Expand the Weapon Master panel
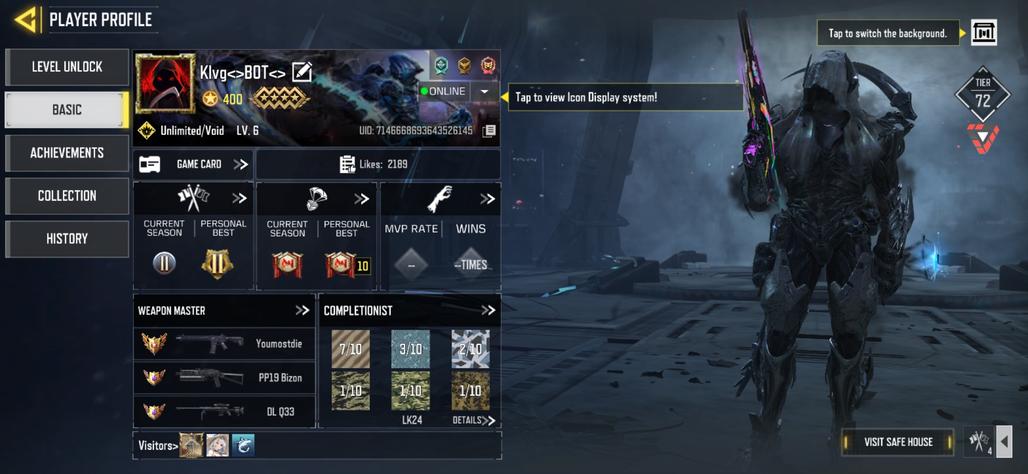The height and width of the screenshot is (474, 1028). click(x=302, y=311)
